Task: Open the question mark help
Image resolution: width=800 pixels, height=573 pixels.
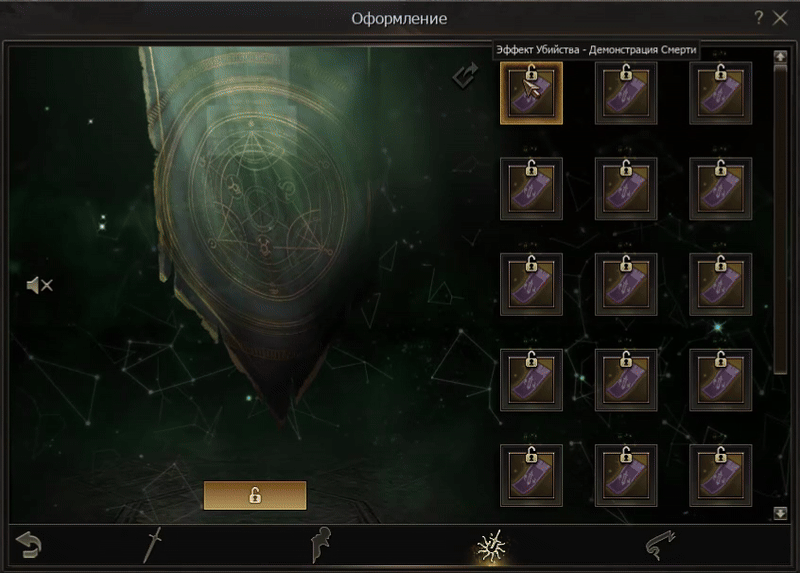Action: pos(758,18)
